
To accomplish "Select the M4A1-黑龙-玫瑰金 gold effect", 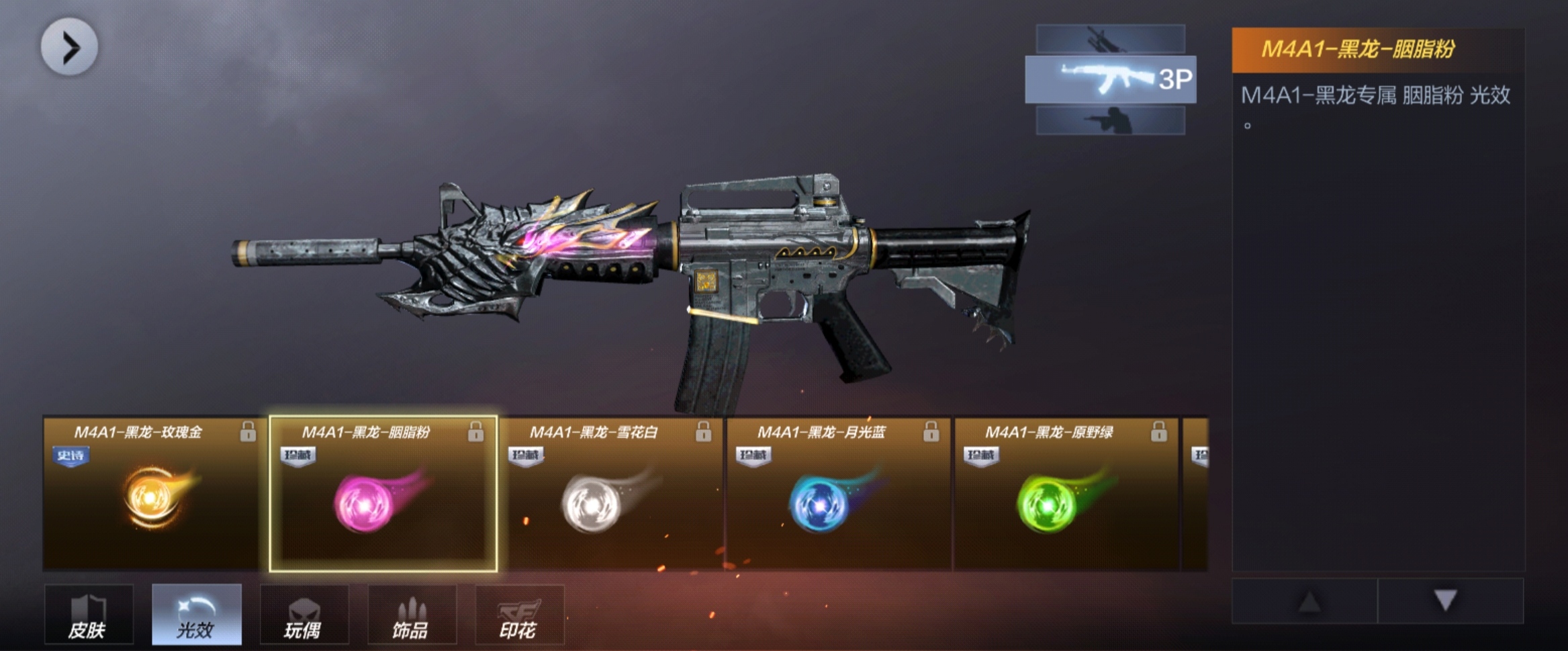I will pos(154,494).
